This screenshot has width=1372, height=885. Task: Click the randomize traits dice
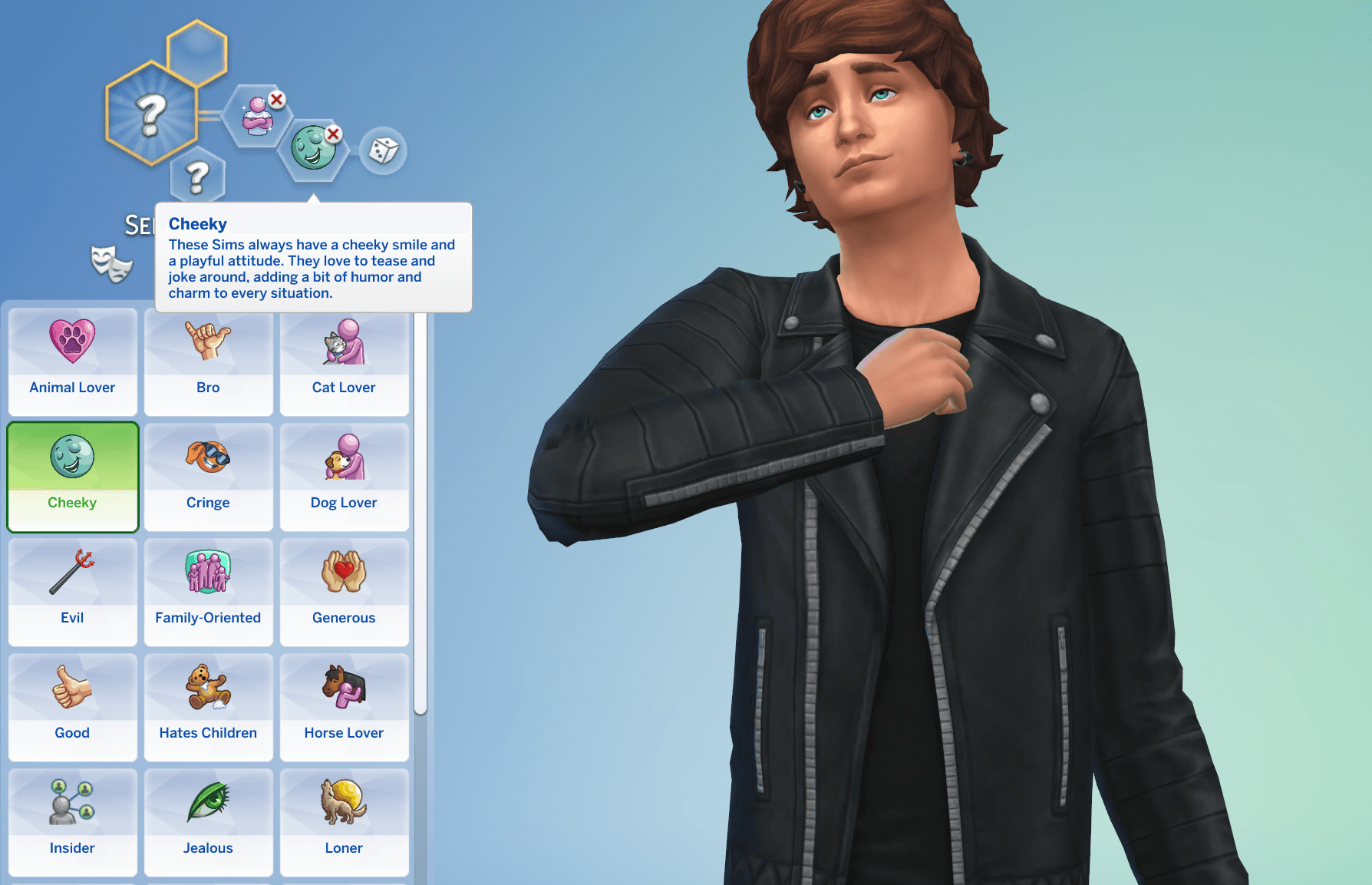[384, 151]
